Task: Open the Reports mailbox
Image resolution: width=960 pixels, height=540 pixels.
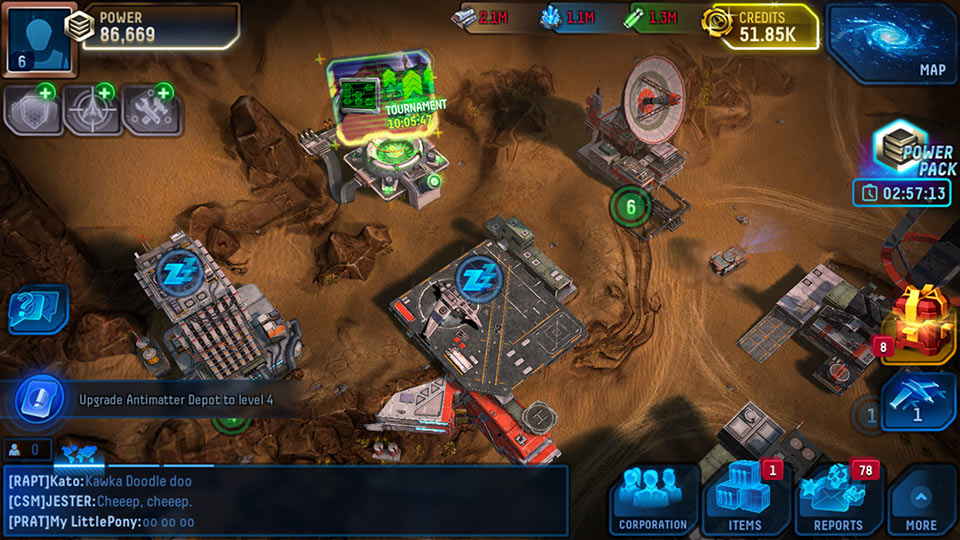Action: pos(838,500)
